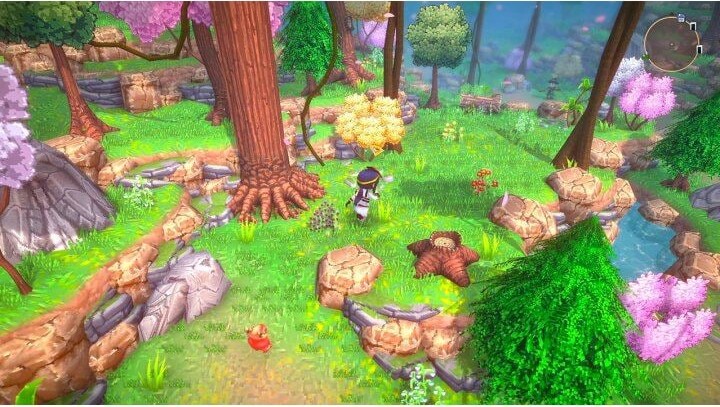Open the circular minimap
720x407 pixels.
671,44
